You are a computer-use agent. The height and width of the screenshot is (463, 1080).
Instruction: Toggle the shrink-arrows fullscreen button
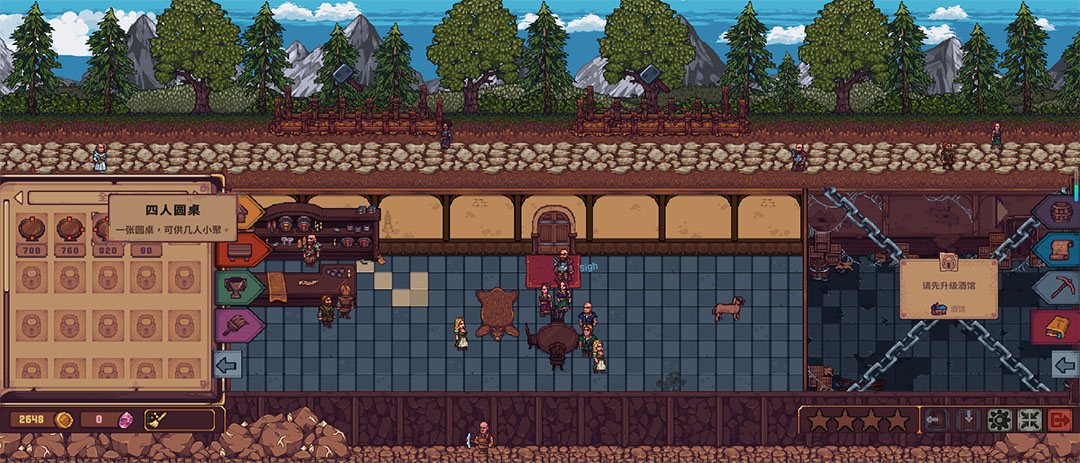[x=1030, y=420]
